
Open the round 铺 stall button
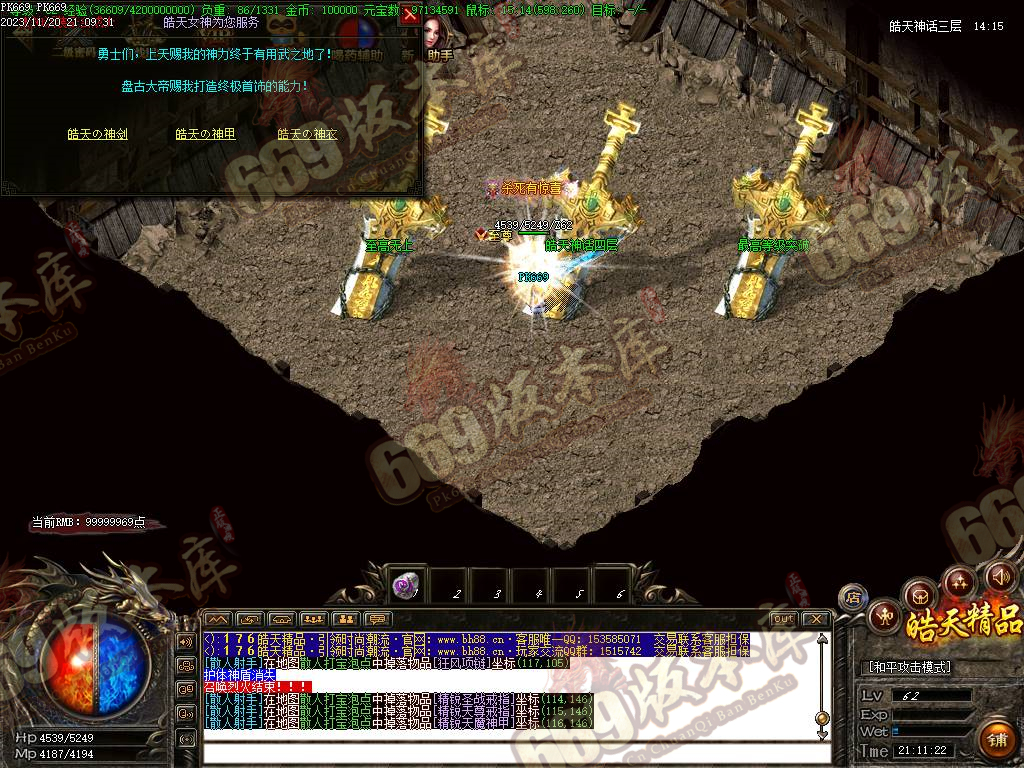[x=997, y=740]
